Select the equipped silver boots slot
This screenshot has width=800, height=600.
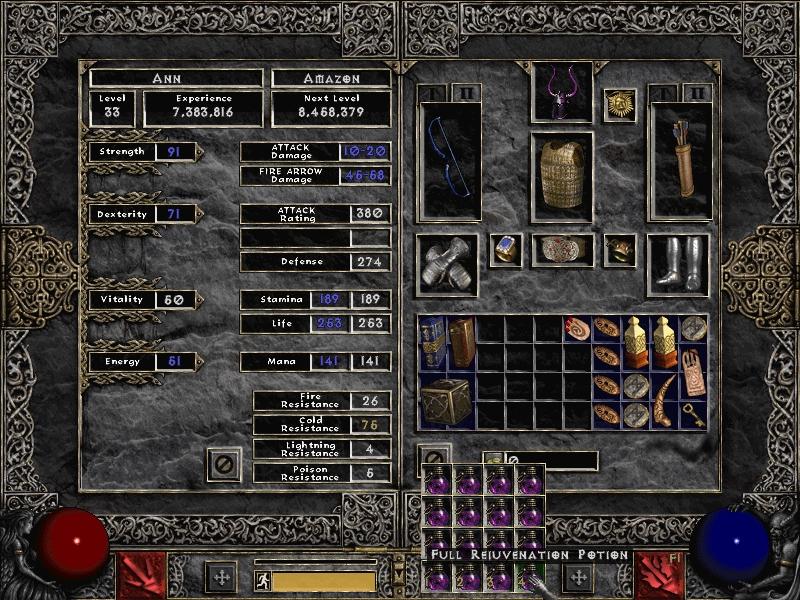[x=679, y=265]
